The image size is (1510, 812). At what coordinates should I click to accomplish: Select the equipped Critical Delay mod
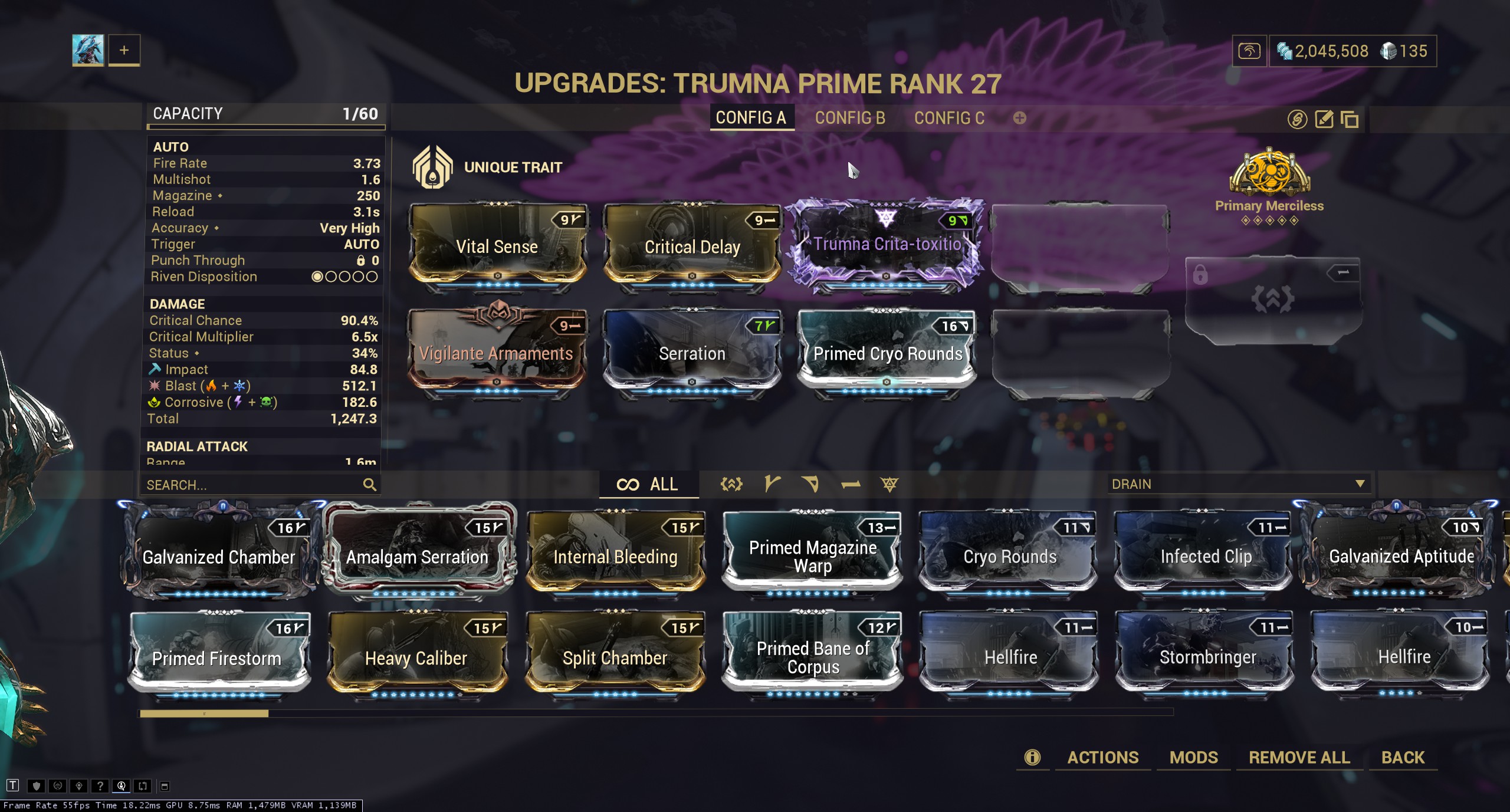[692, 246]
